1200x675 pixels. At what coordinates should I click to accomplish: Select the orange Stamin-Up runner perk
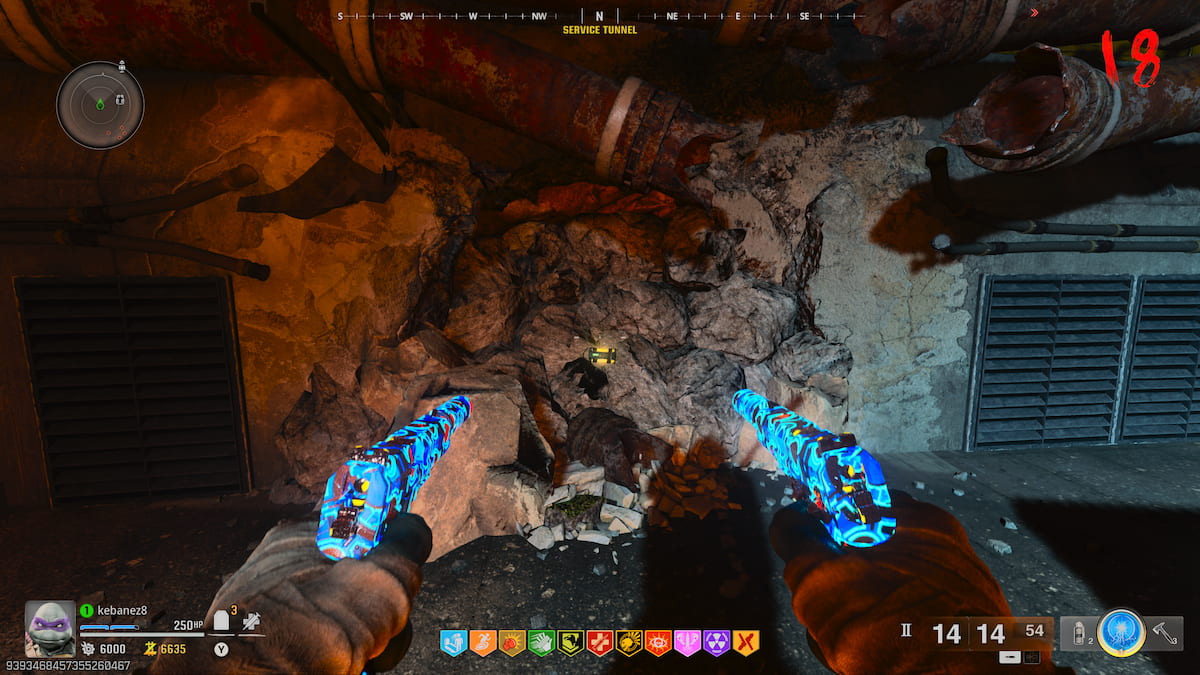pyautogui.click(x=483, y=643)
